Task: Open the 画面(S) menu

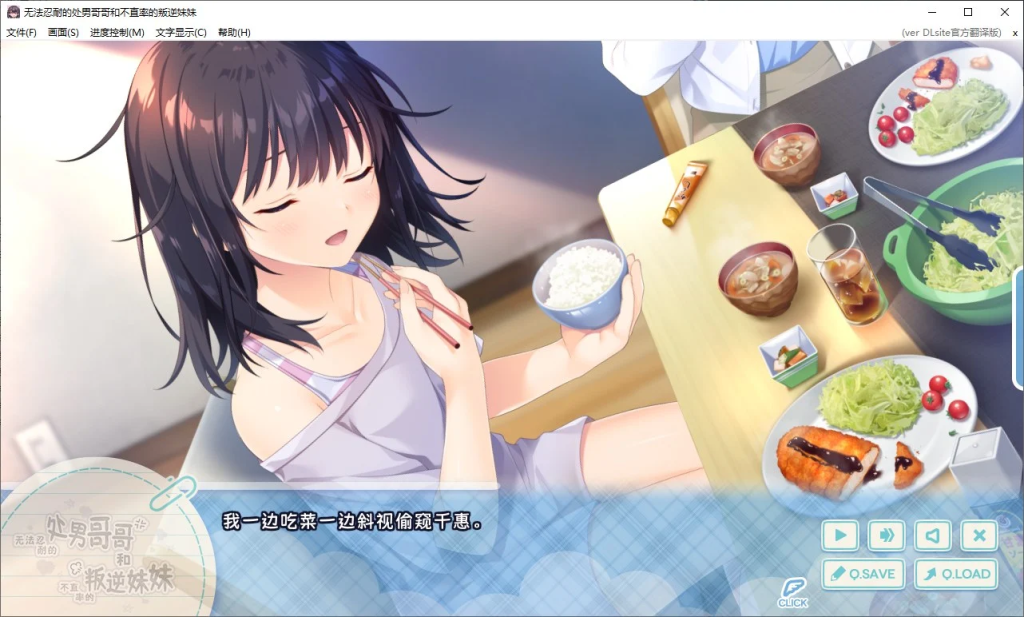Action: tap(63, 32)
